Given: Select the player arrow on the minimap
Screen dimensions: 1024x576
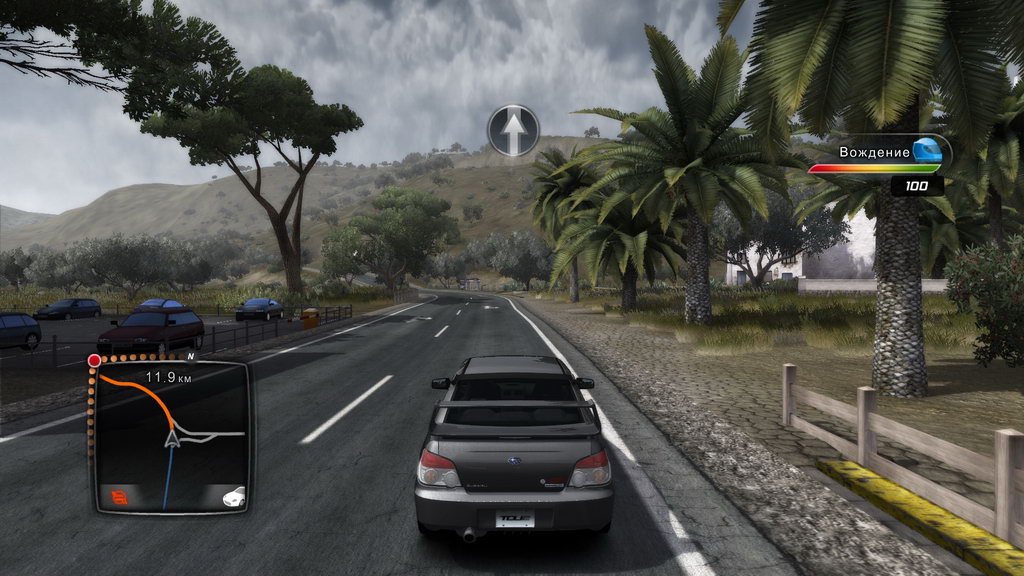Looking at the screenshot, I should 173,436.
